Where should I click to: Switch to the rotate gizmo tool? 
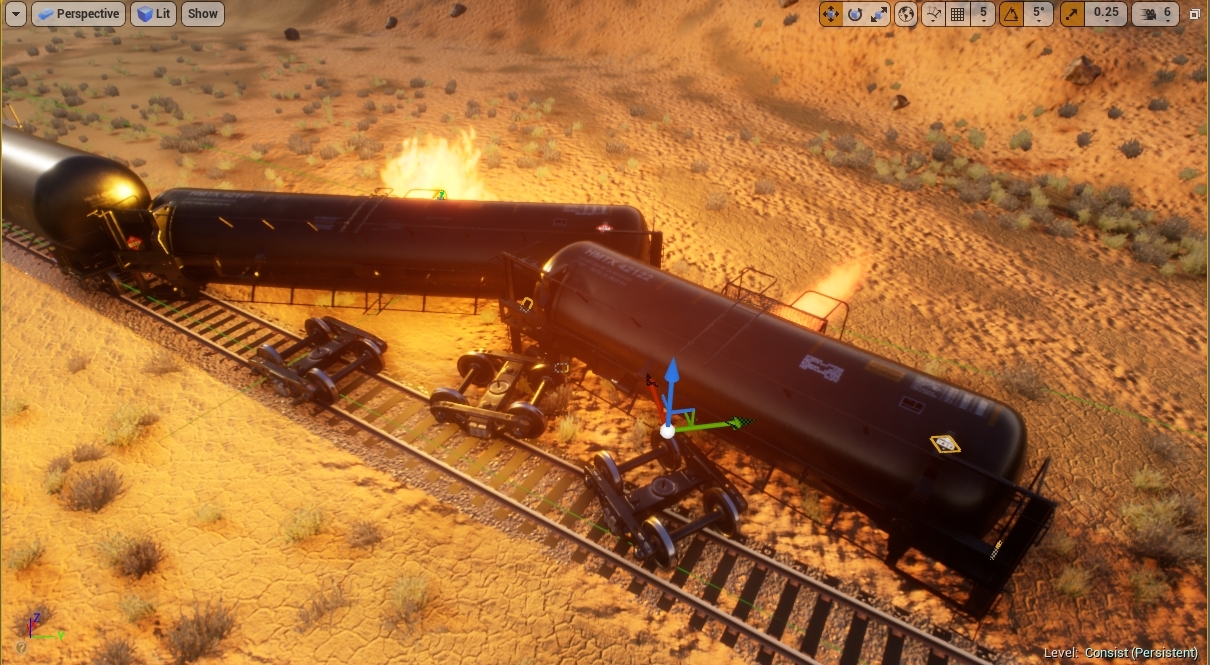(x=855, y=14)
